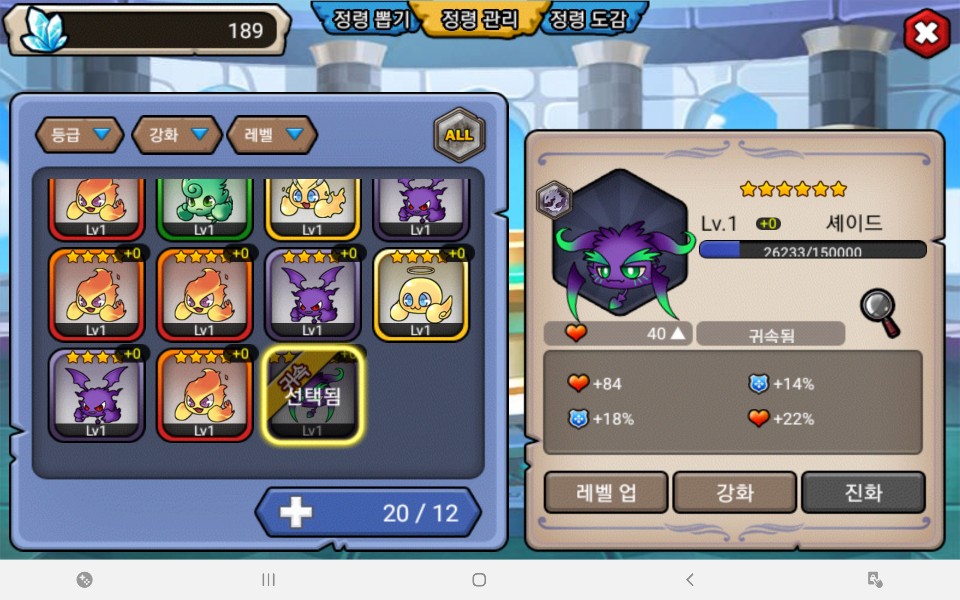Tap the 레벨 업 button
Image resolution: width=960 pixels, height=600 pixels.
606,492
